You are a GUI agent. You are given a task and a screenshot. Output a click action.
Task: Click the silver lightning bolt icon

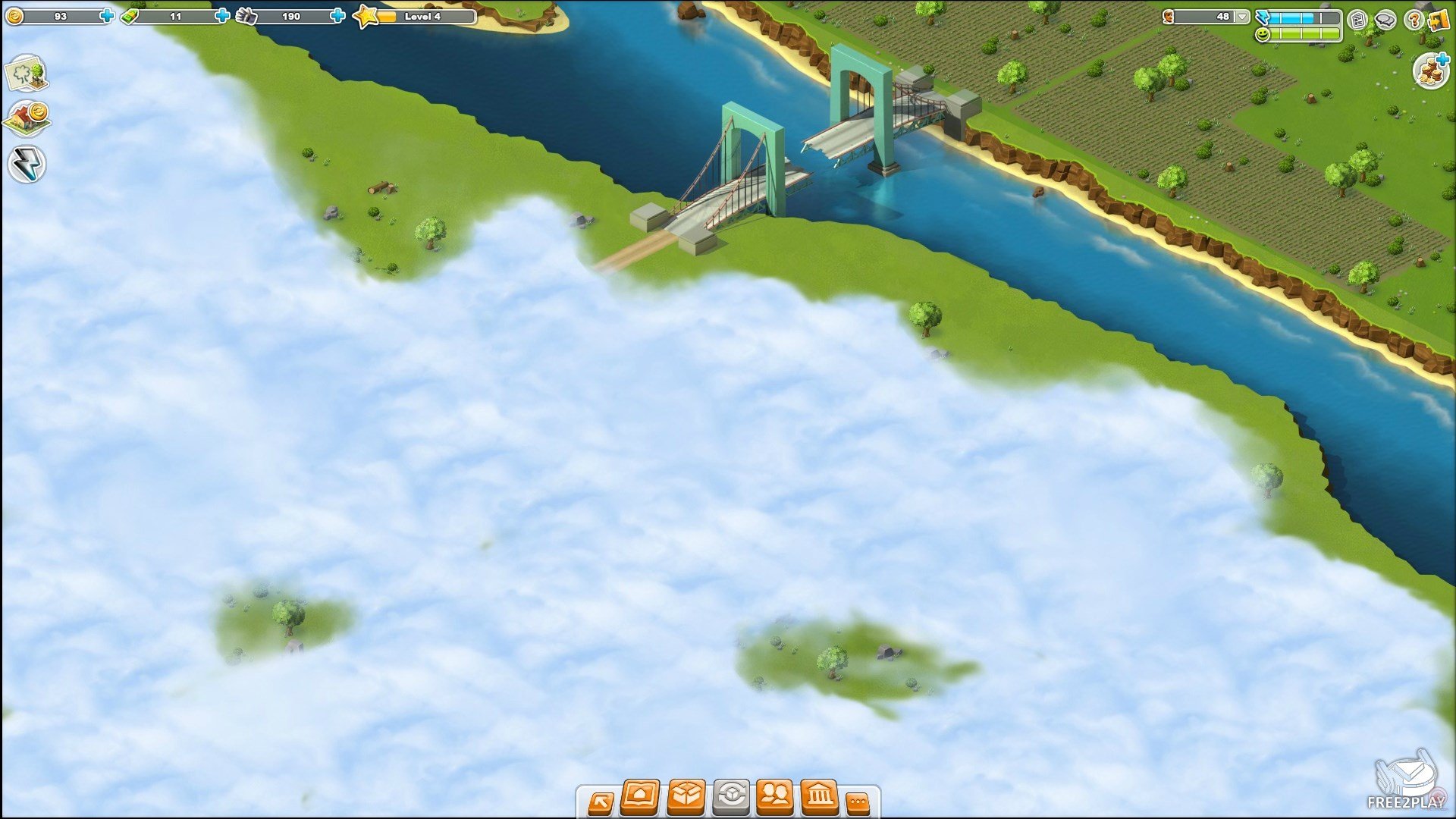27,164
